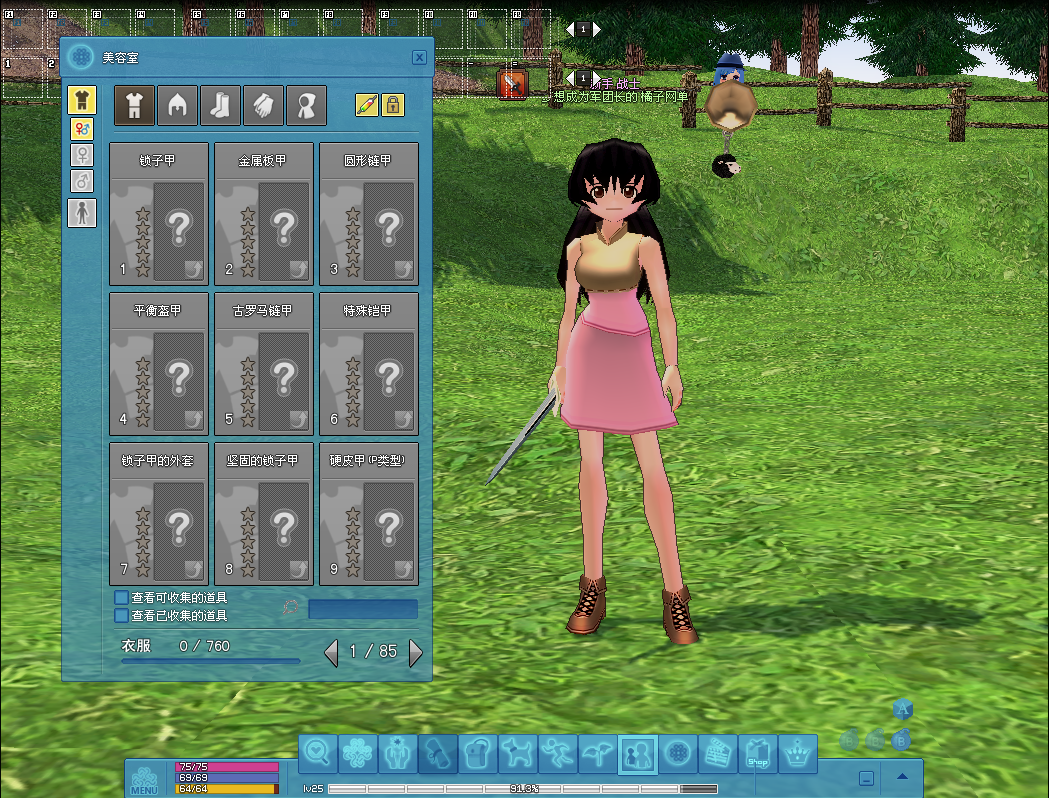Close the 美容室 dressing room window

pyautogui.click(x=420, y=58)
